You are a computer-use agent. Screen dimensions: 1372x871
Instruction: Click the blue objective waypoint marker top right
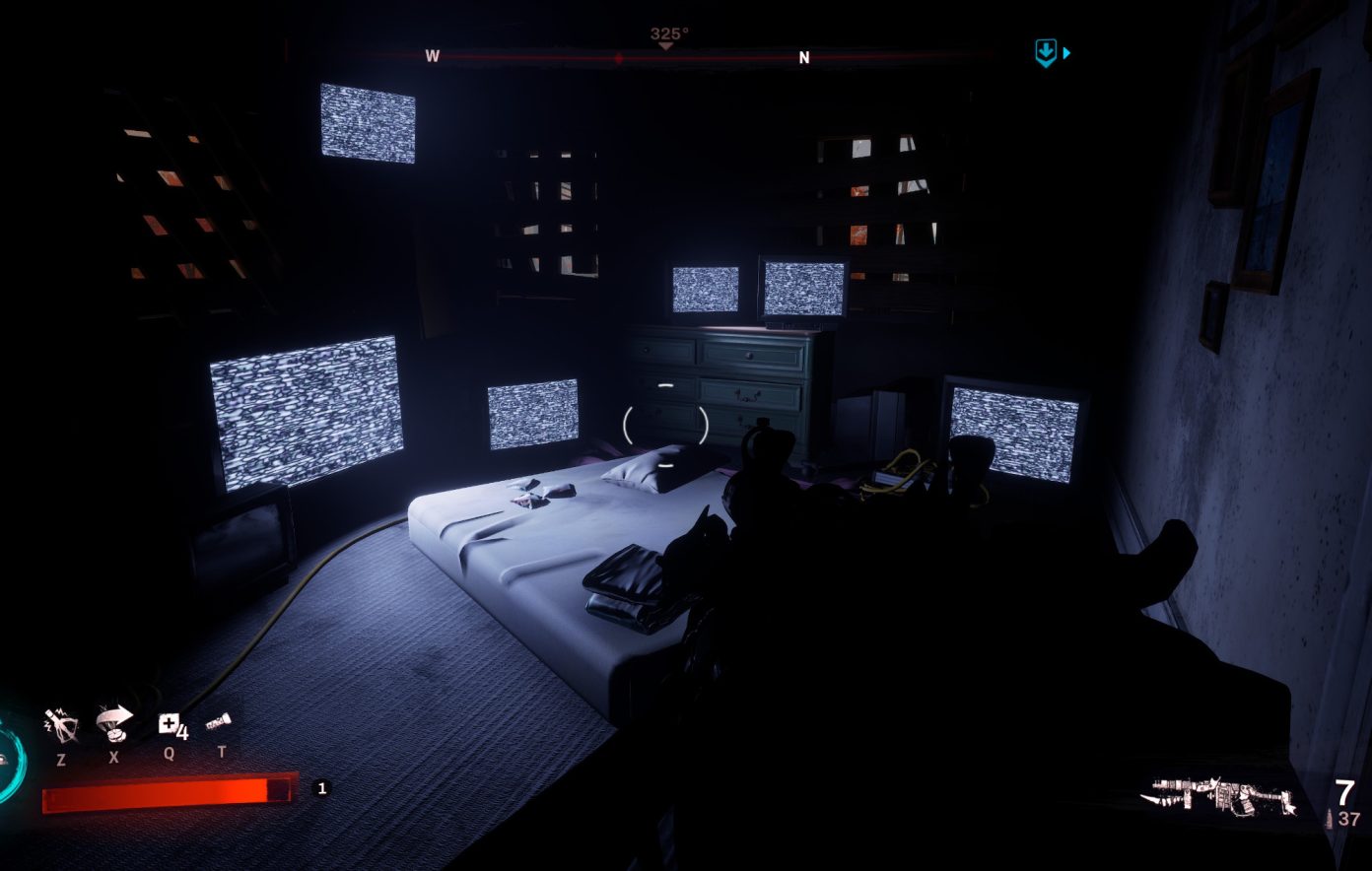point(1047,51)
